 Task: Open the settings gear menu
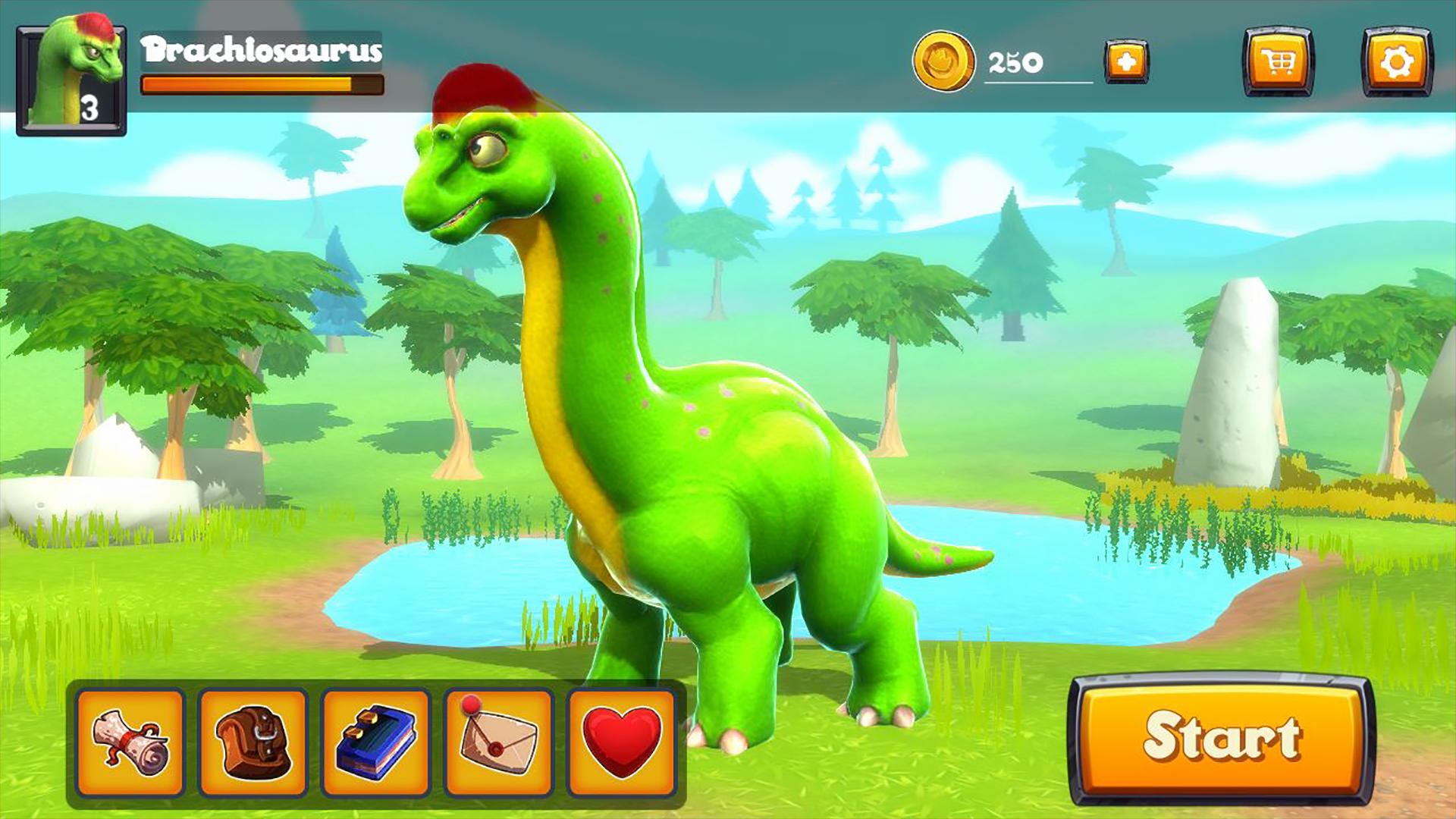click(x=1397, y=62)
